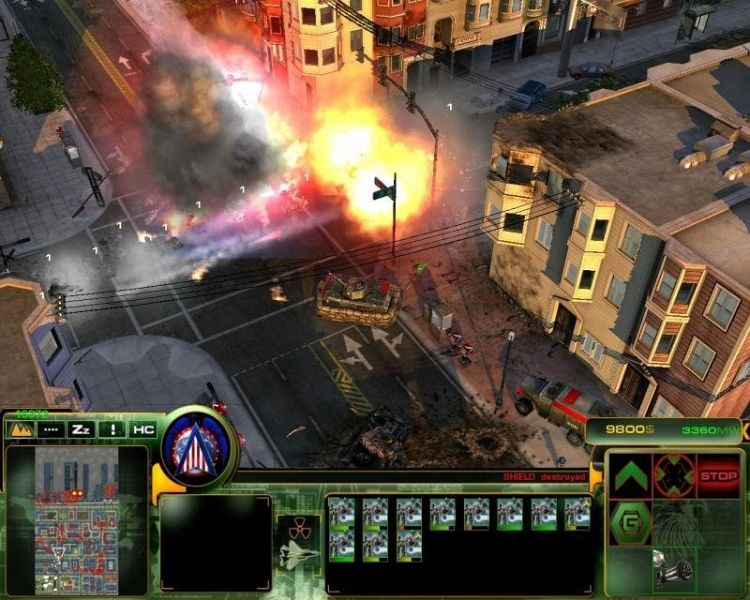This screenshot has height=600, width=750.
Task: Open the faction emblem menu orb
Action: click(198, 443)
